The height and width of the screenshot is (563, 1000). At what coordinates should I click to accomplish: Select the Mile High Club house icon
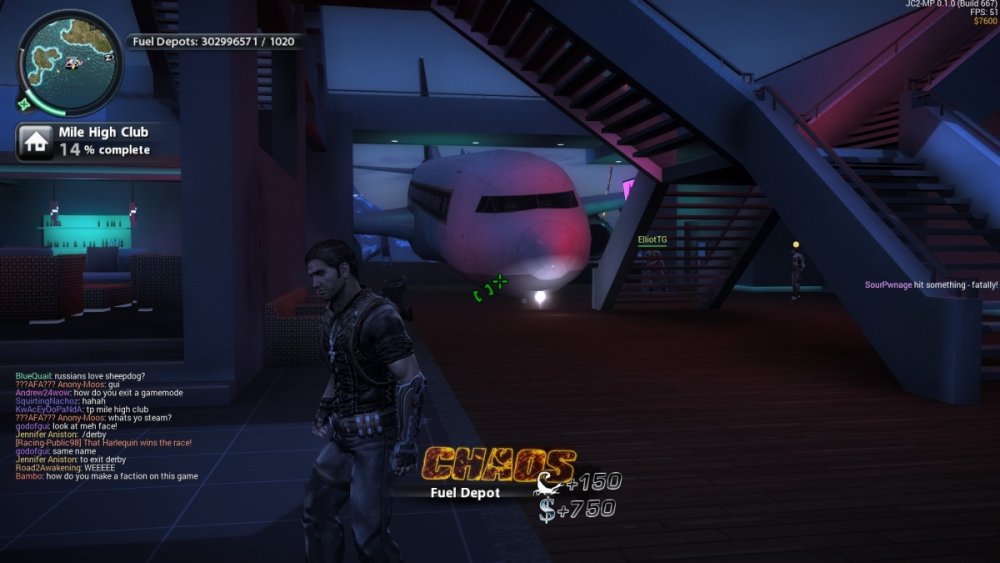pos(36,141)
